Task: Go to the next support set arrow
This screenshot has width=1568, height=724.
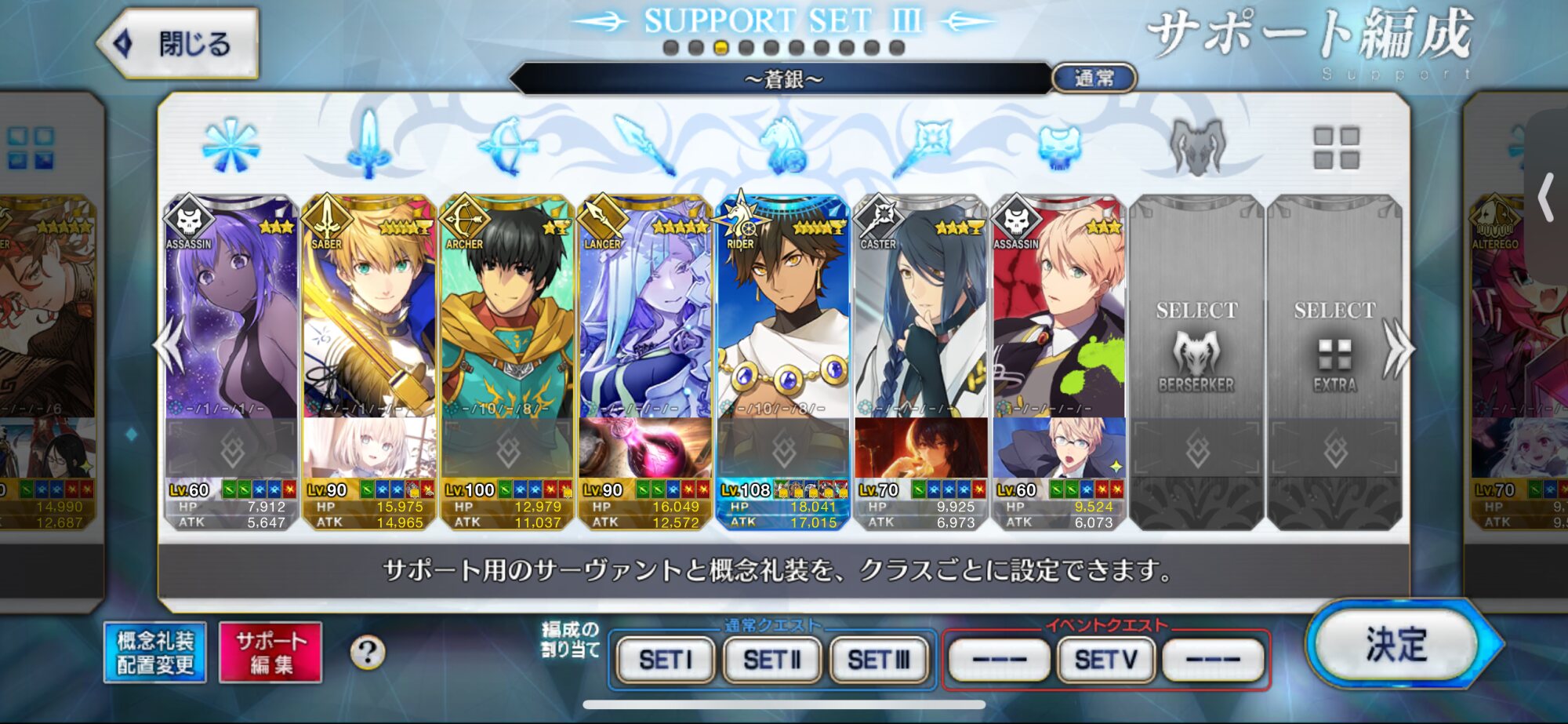Action: (1397, 347)
